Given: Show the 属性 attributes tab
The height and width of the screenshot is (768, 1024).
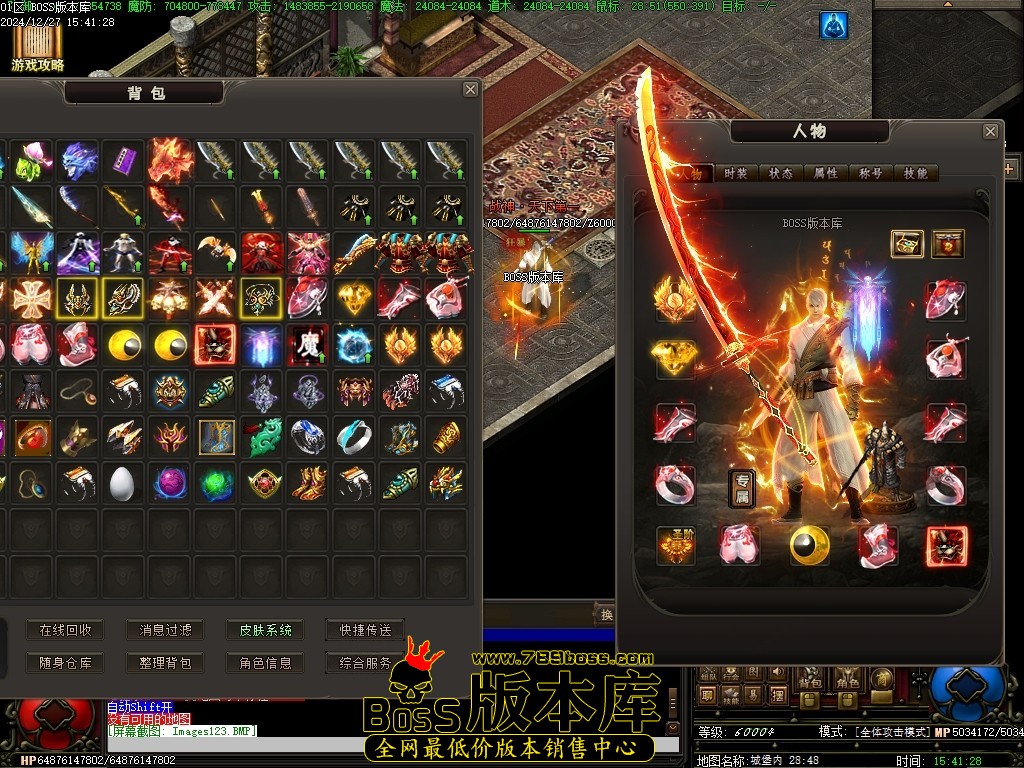Looking at the screenshot, I should point(826,173).
